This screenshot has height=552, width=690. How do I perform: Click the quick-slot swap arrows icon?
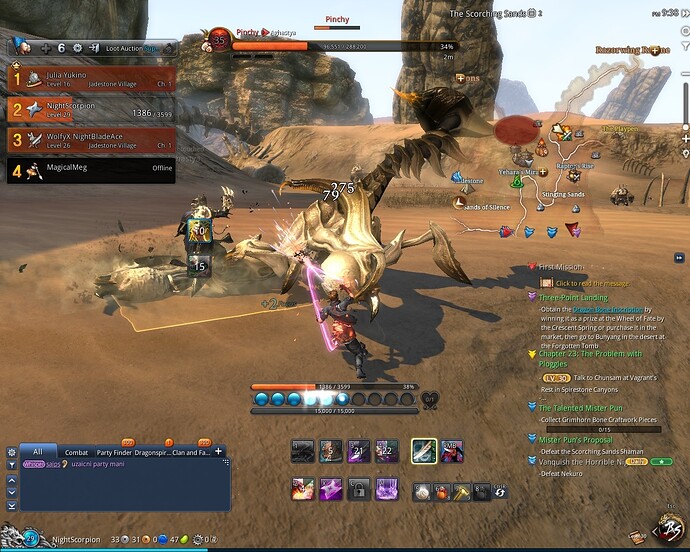tap(500, 492)
